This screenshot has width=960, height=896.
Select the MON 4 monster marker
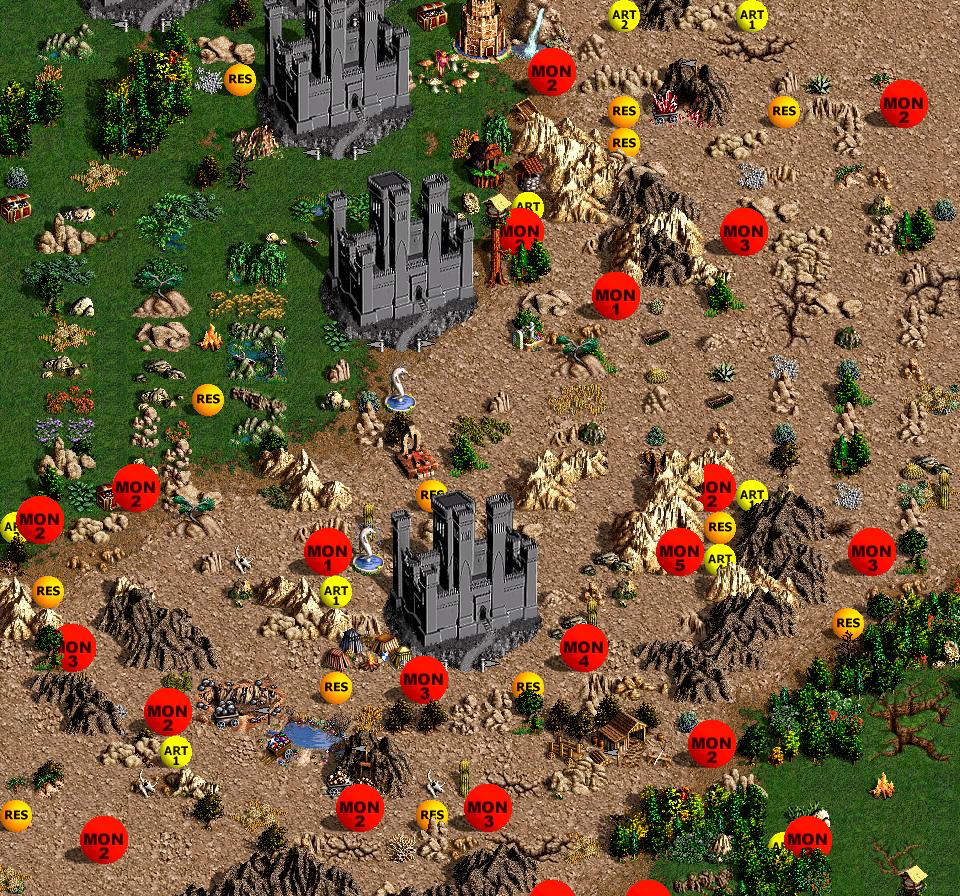[x=584, y=648]
